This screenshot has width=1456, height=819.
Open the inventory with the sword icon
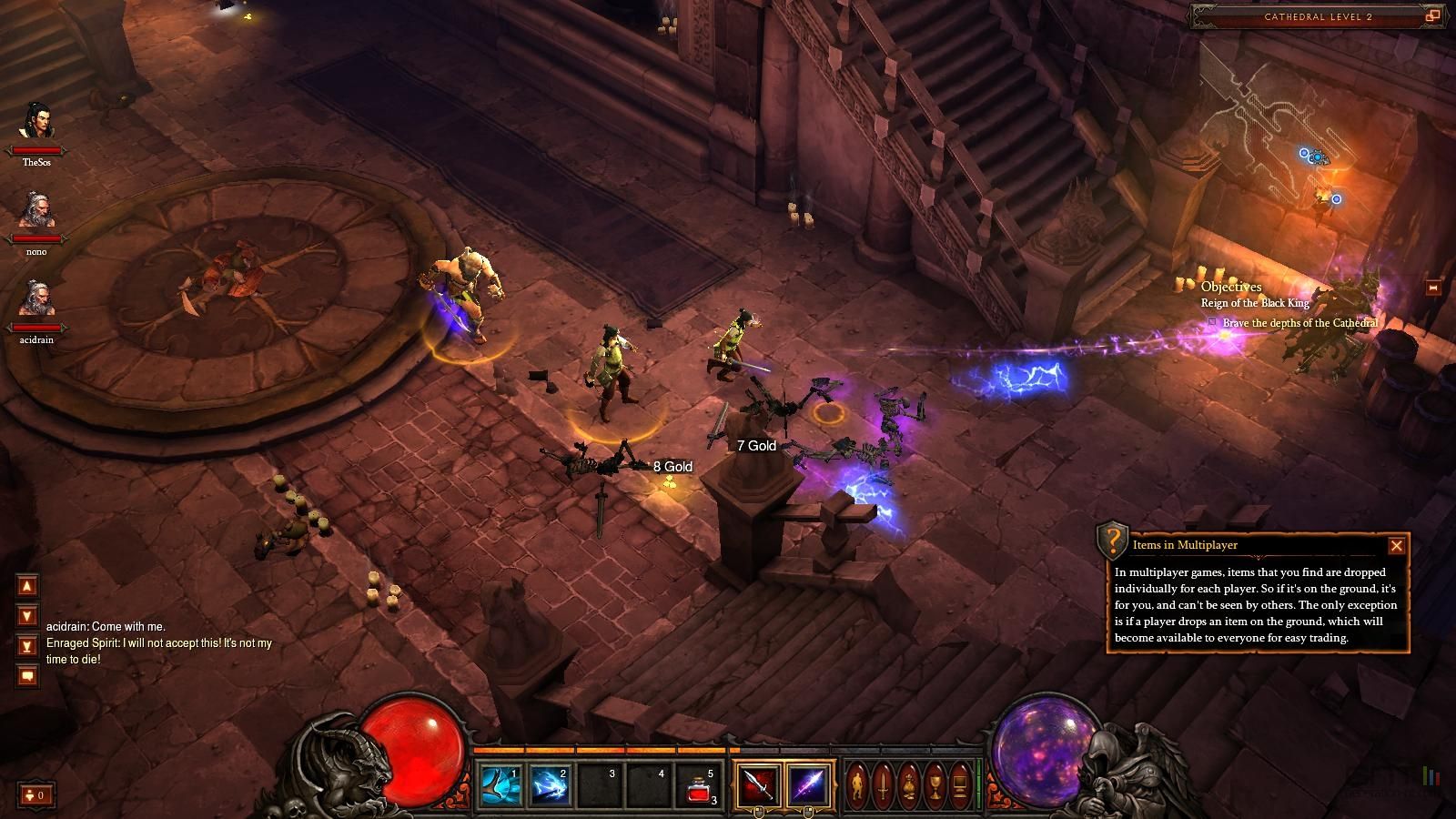883,784
